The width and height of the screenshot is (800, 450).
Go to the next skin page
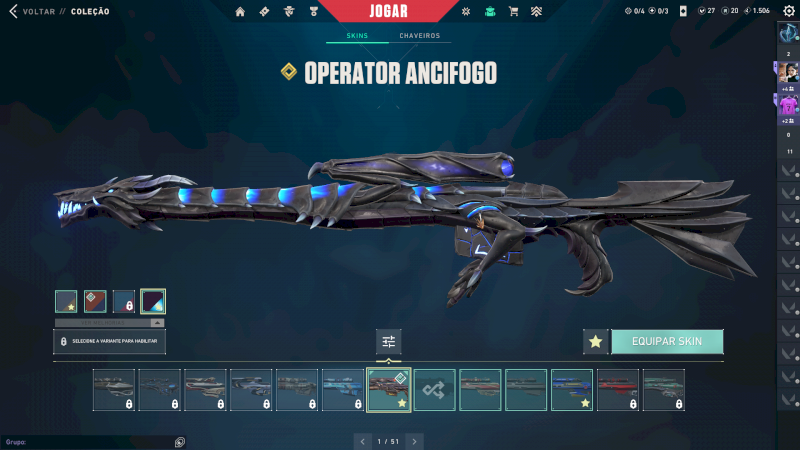415,440
